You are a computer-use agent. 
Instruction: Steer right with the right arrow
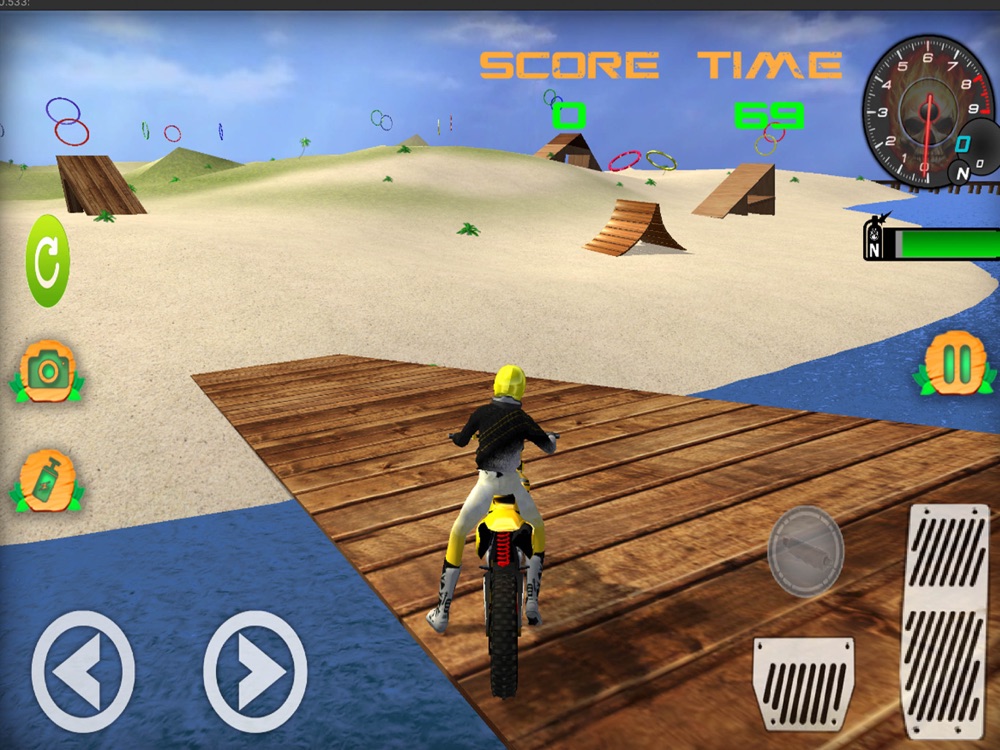pos(254,670)
